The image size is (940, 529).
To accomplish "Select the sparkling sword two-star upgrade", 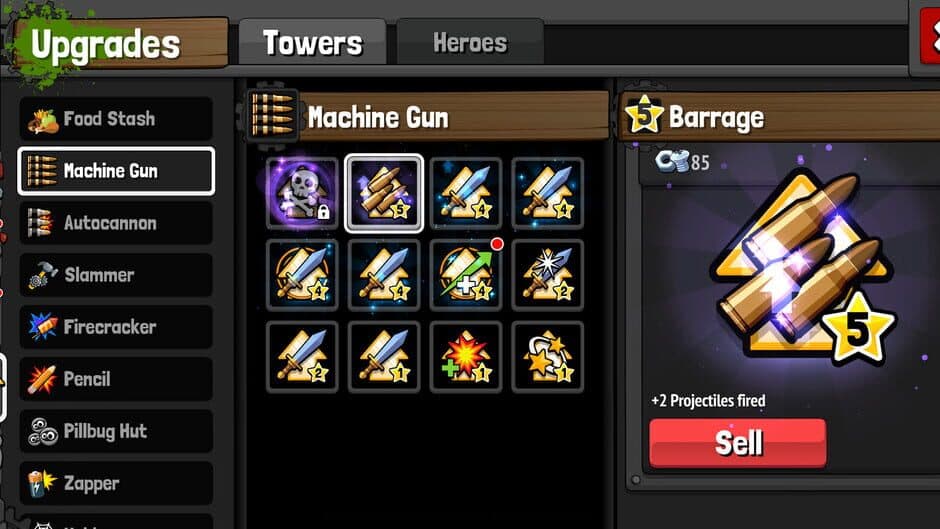I will [x=548, y=275].
